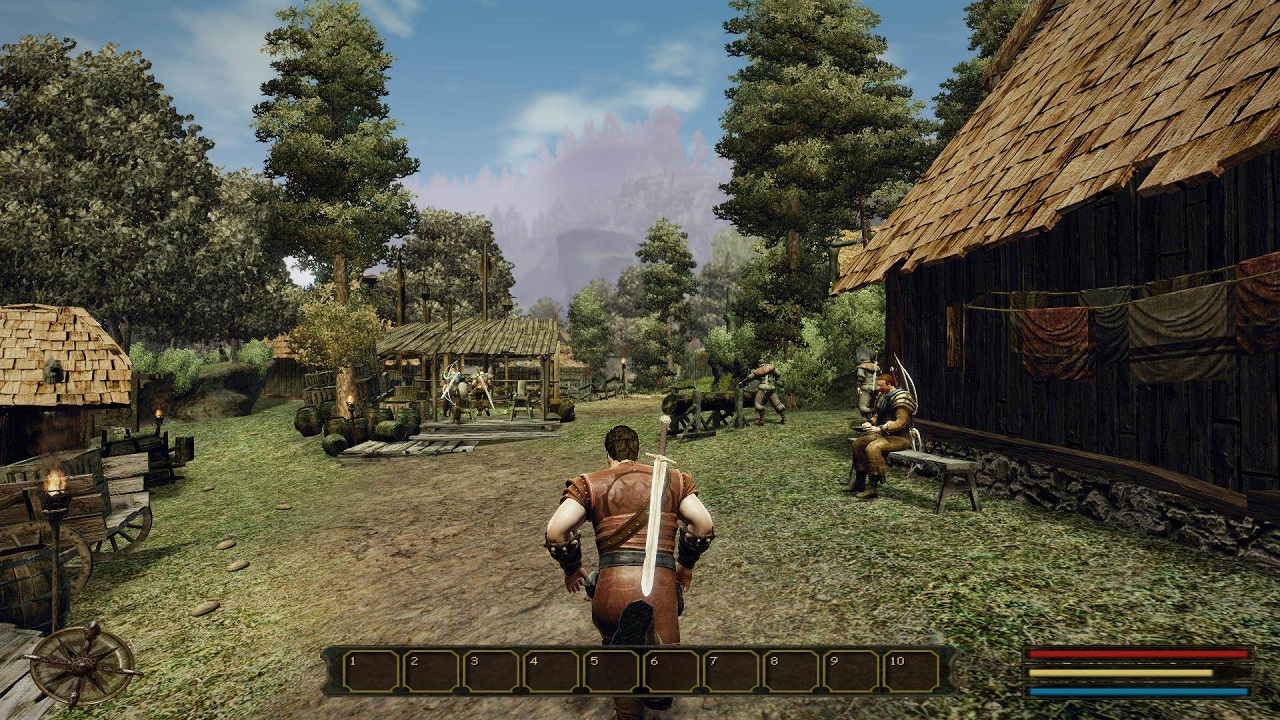
Task: Click the quick slot labeled 3
Action: click(x=491, y=671)
